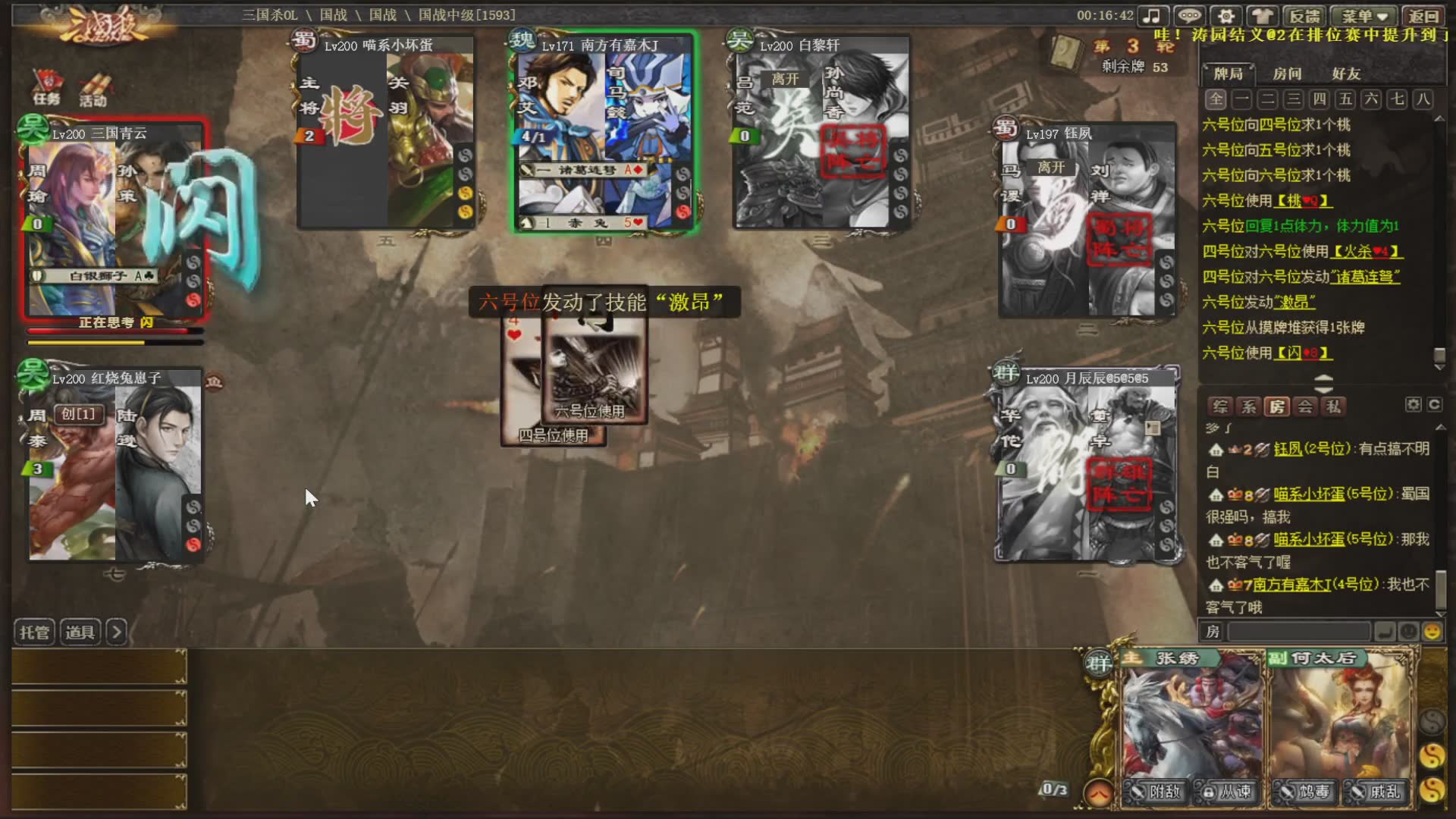Image resolution: width=1456 pixels, height=819 pixels.
Task: Click the chat message input field
Action: 1298,631
